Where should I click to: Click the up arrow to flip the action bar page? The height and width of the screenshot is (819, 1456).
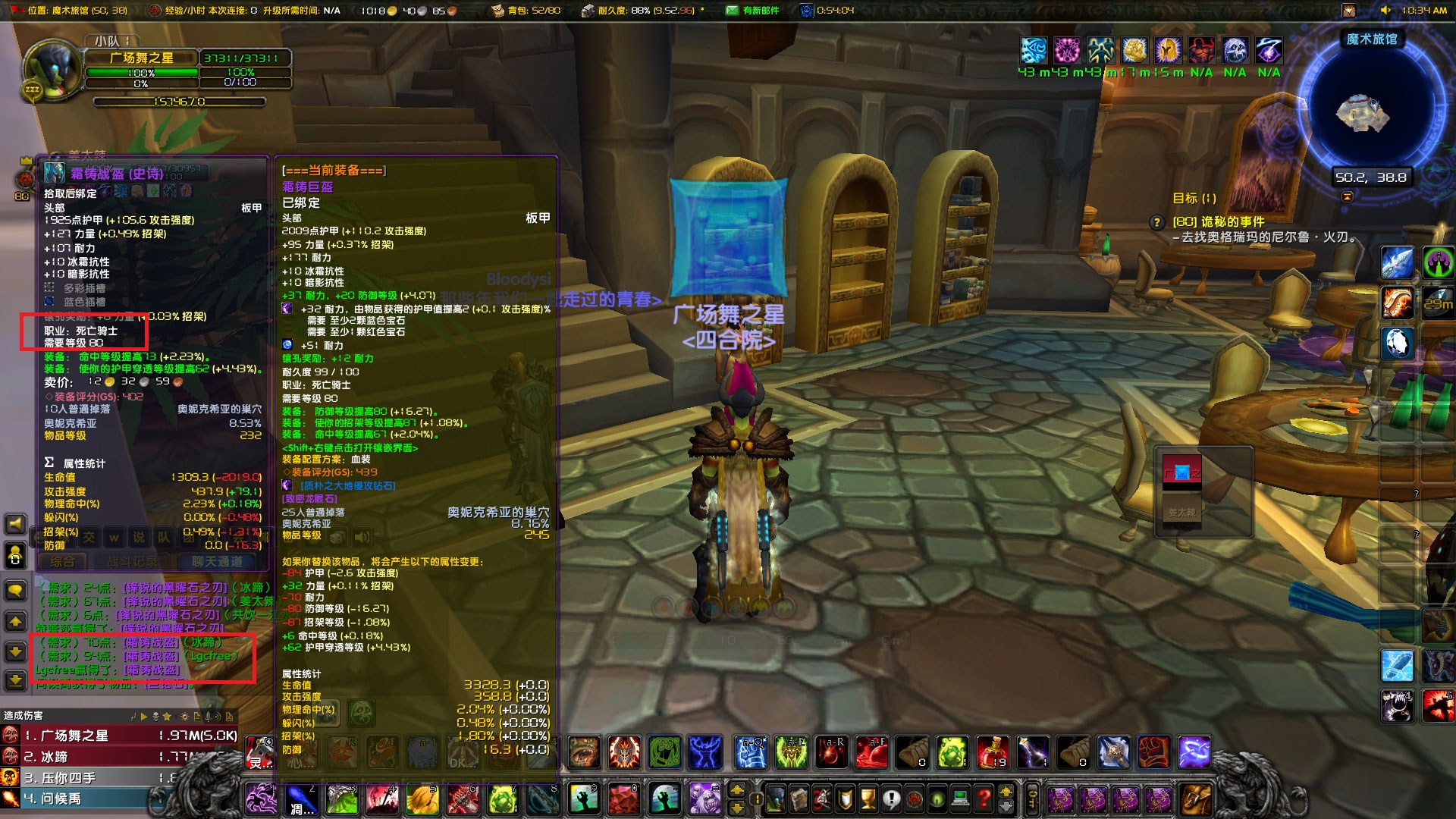[x=1006, y=792]
